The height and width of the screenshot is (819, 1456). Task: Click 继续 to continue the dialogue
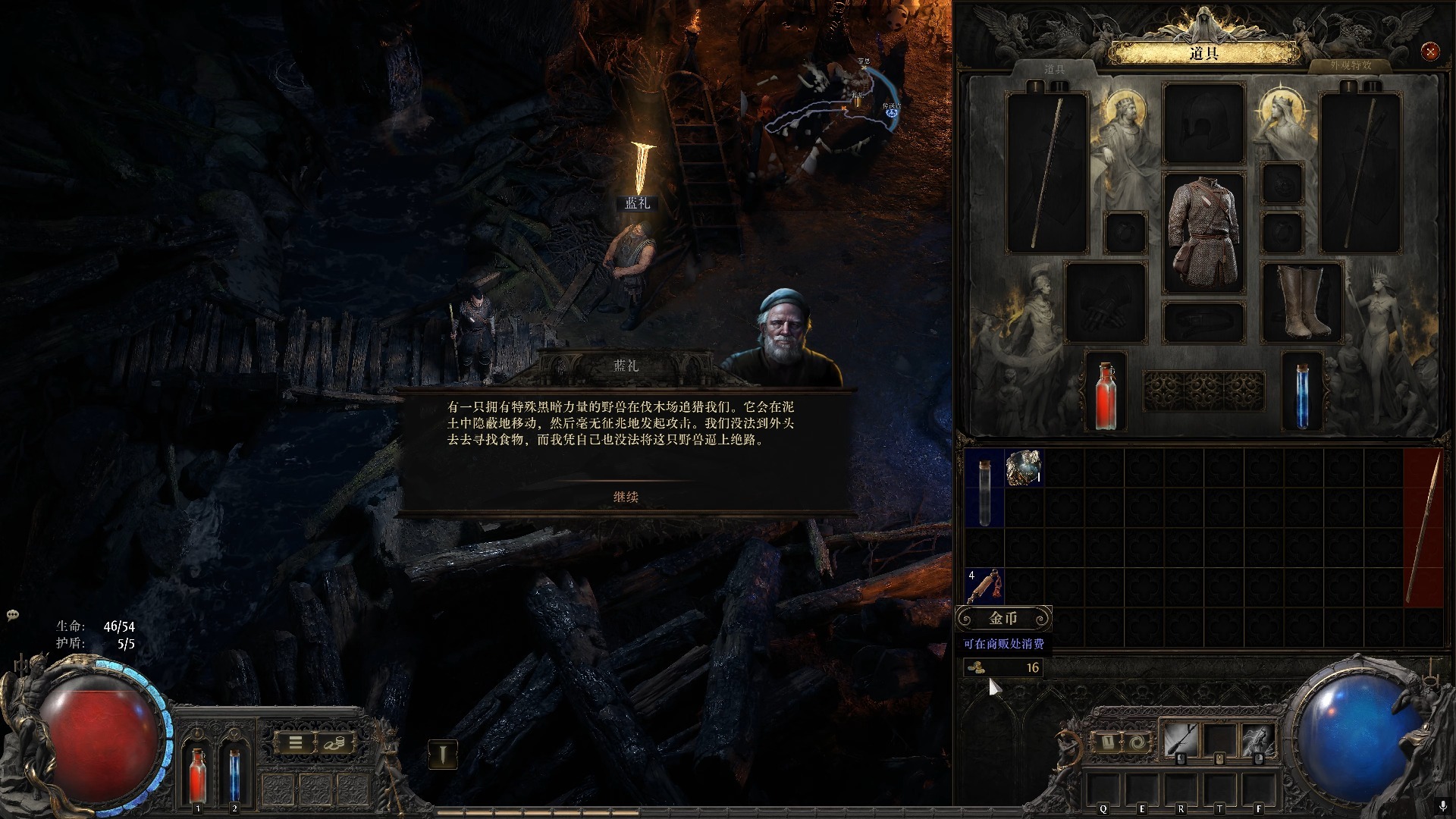coord(626,497)
